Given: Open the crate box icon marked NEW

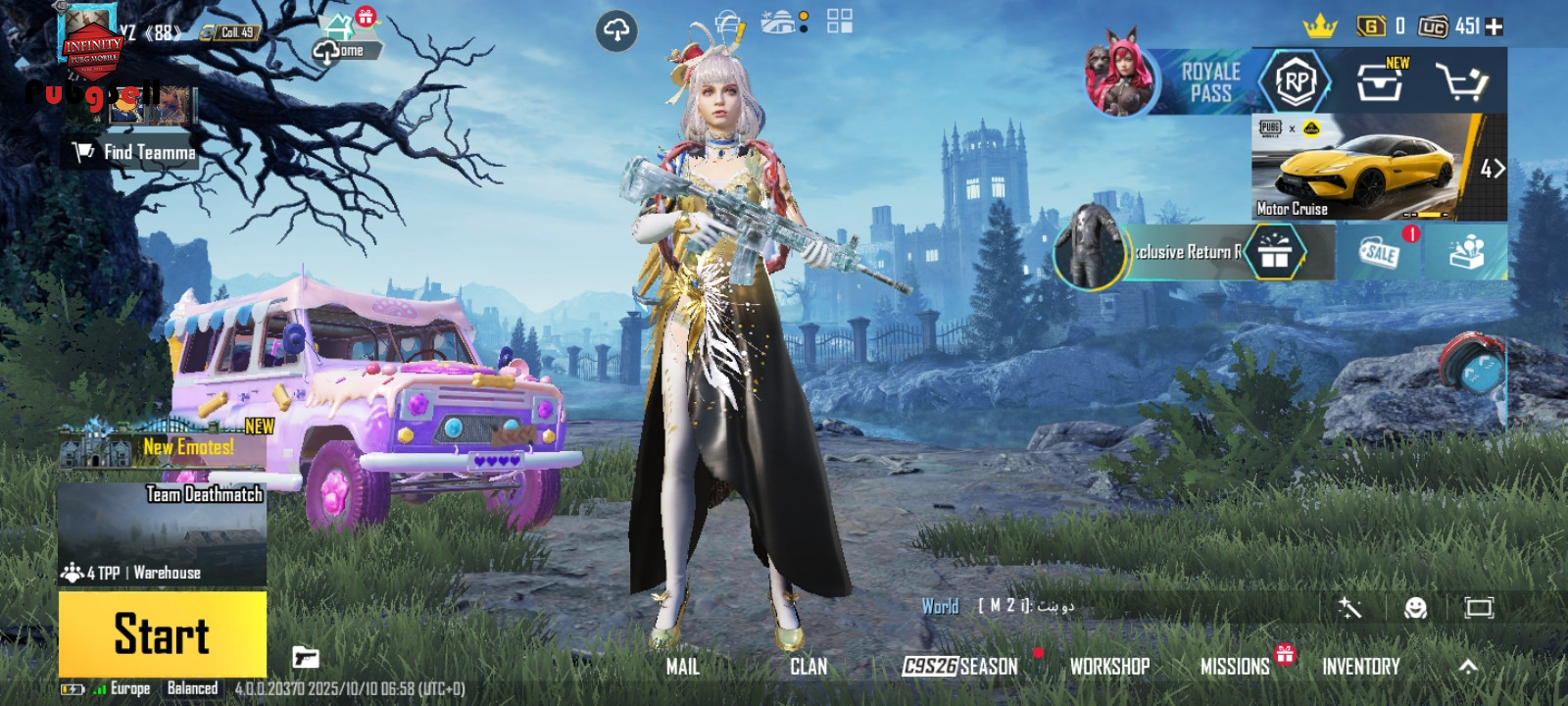Looking at the screenshot, I should tap(1380, 82).
